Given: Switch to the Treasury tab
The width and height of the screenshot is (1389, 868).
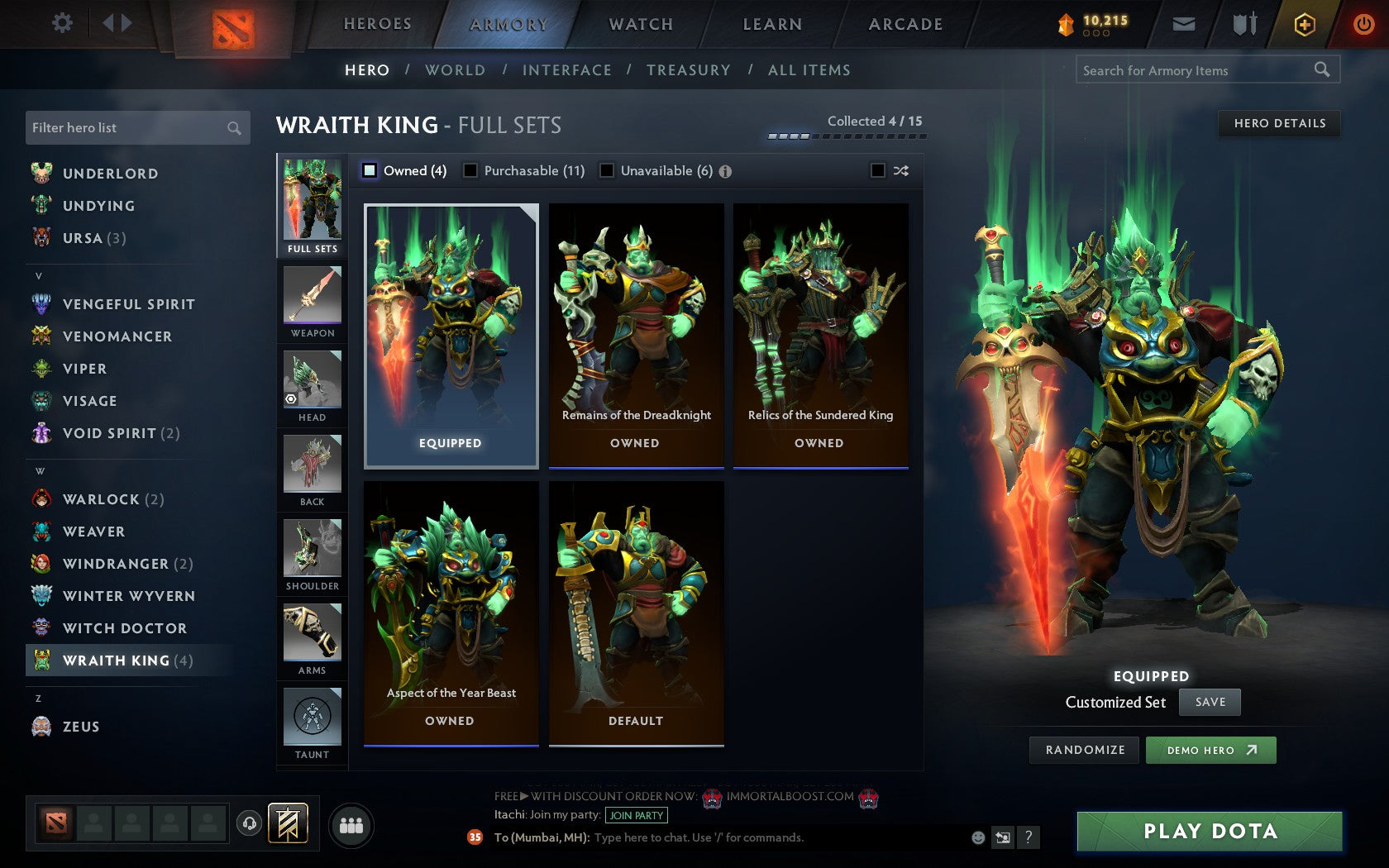Looking at the screenshot, I should [689, 70].
